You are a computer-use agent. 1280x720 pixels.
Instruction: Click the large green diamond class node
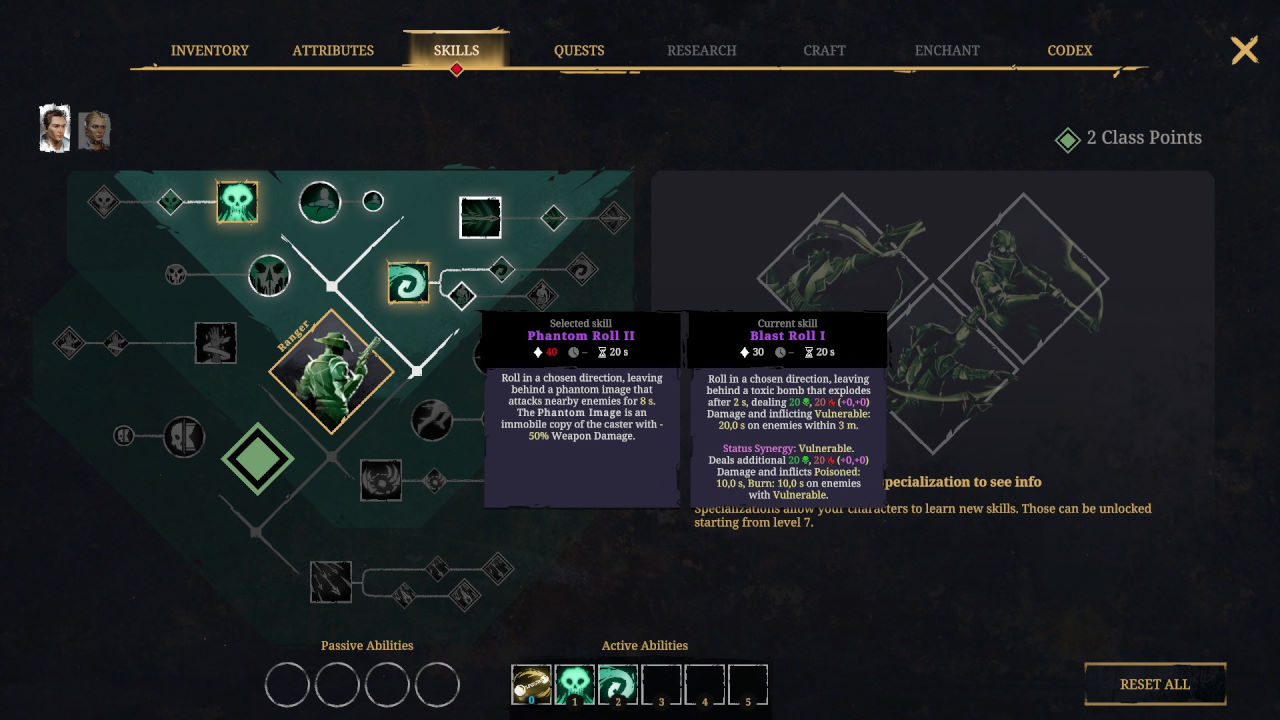[x=257, y=459]
